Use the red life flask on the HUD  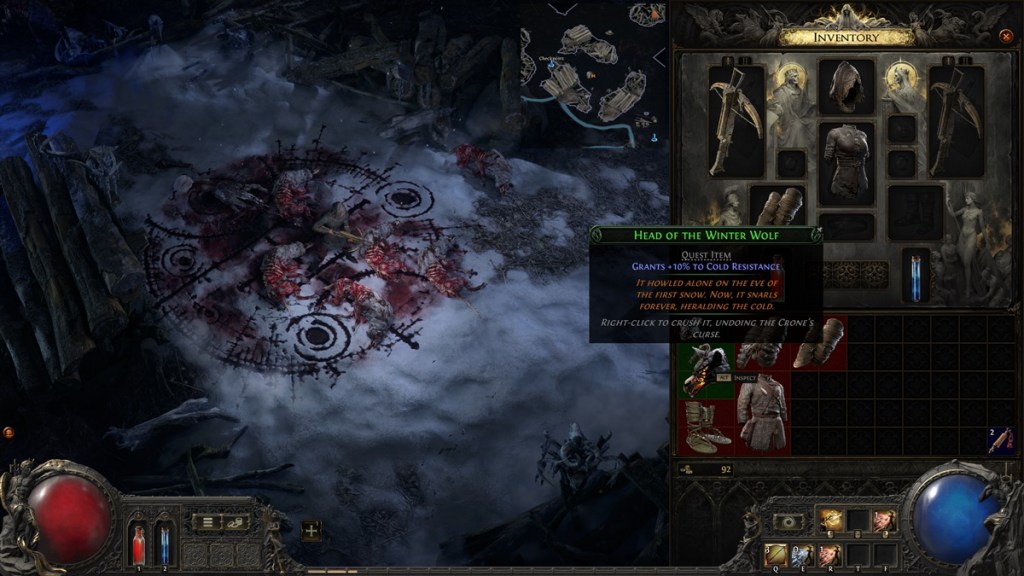(x=139, y=544)
